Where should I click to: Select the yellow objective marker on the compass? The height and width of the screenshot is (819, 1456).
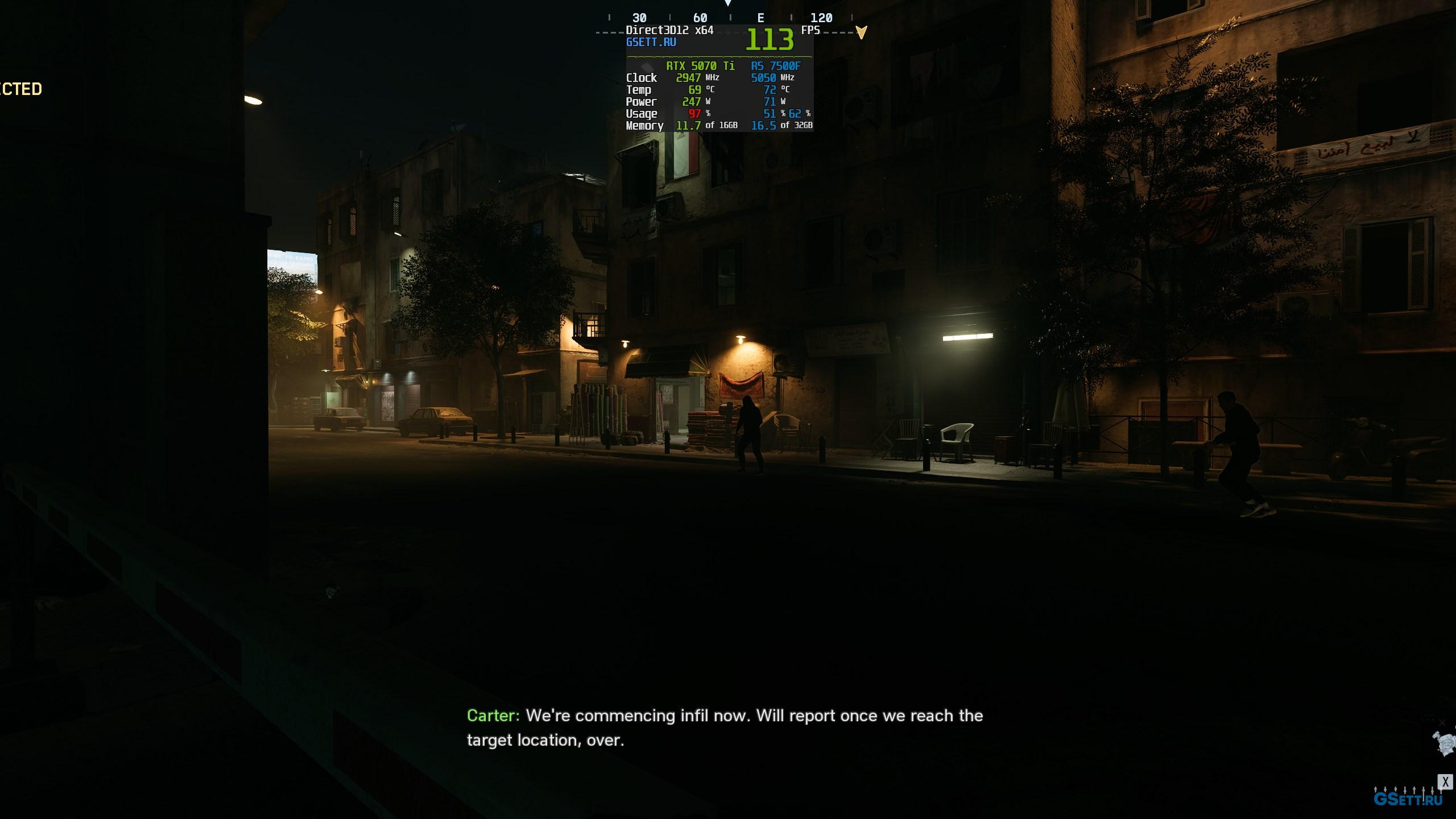point(861,32)
